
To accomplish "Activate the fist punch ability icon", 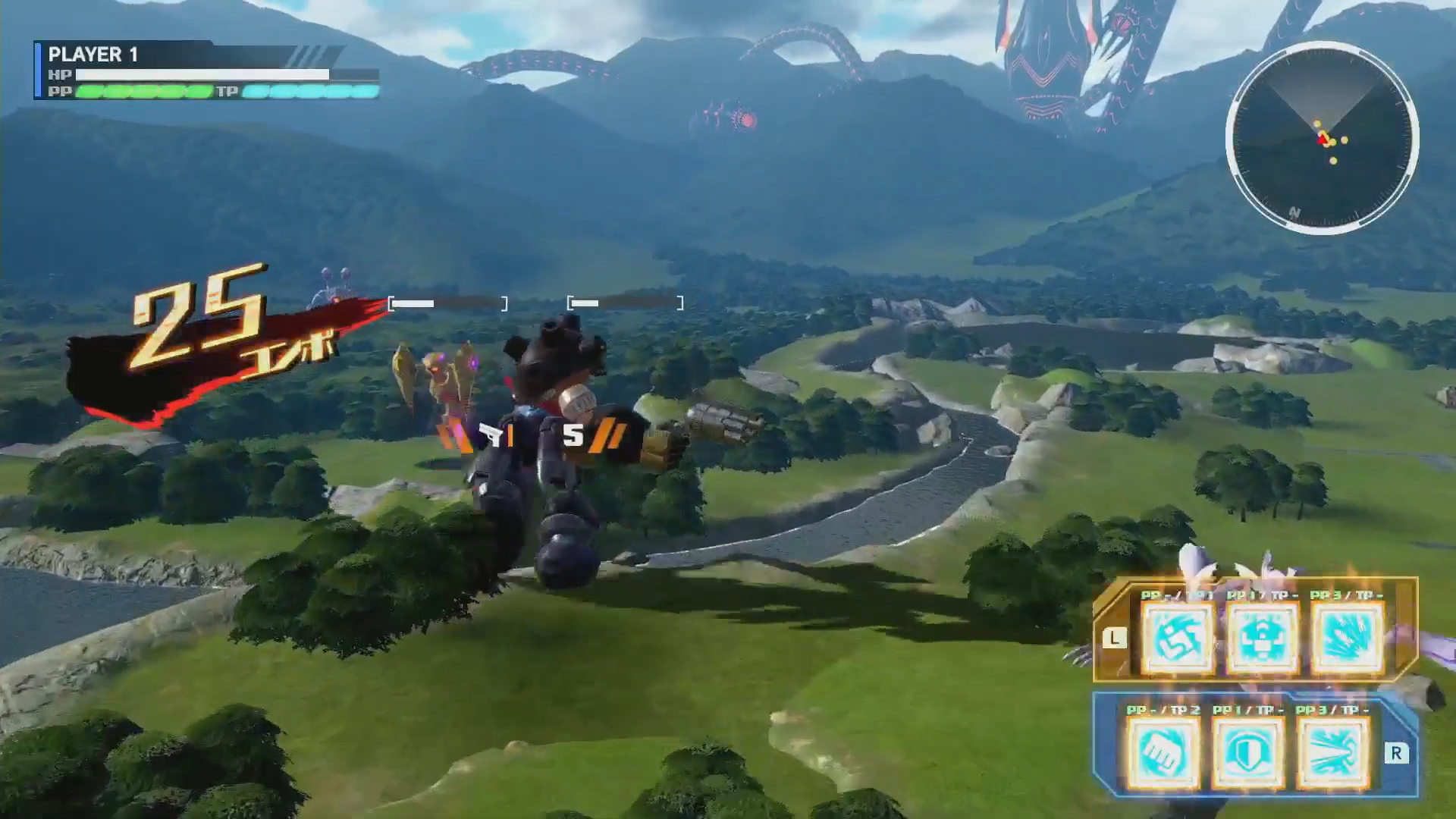I will click(x=1164, y=754).
